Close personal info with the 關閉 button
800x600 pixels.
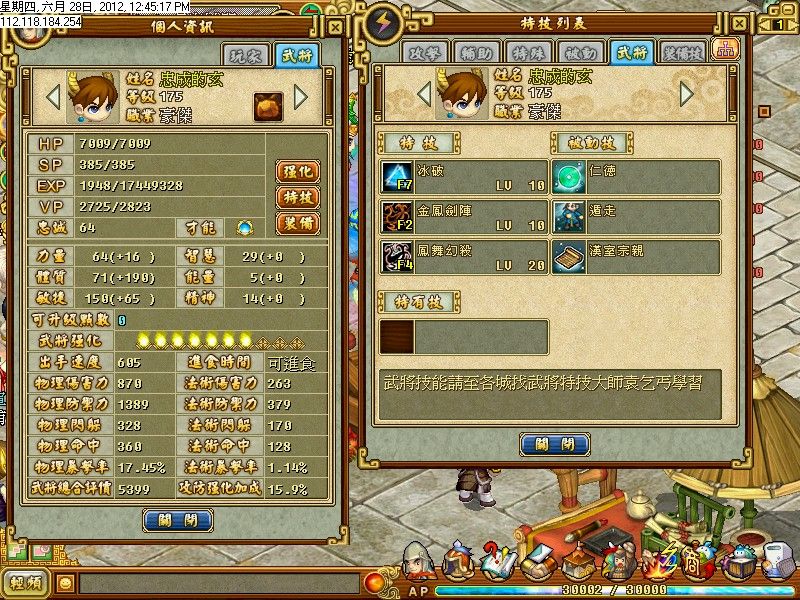click(178, 520)
